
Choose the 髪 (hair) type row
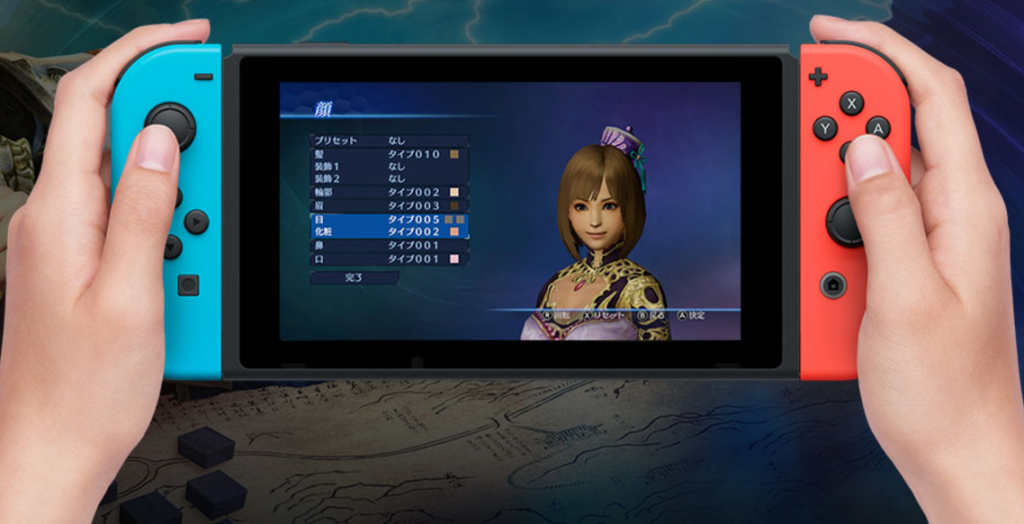pyautogui.click(x=380, y=155)
